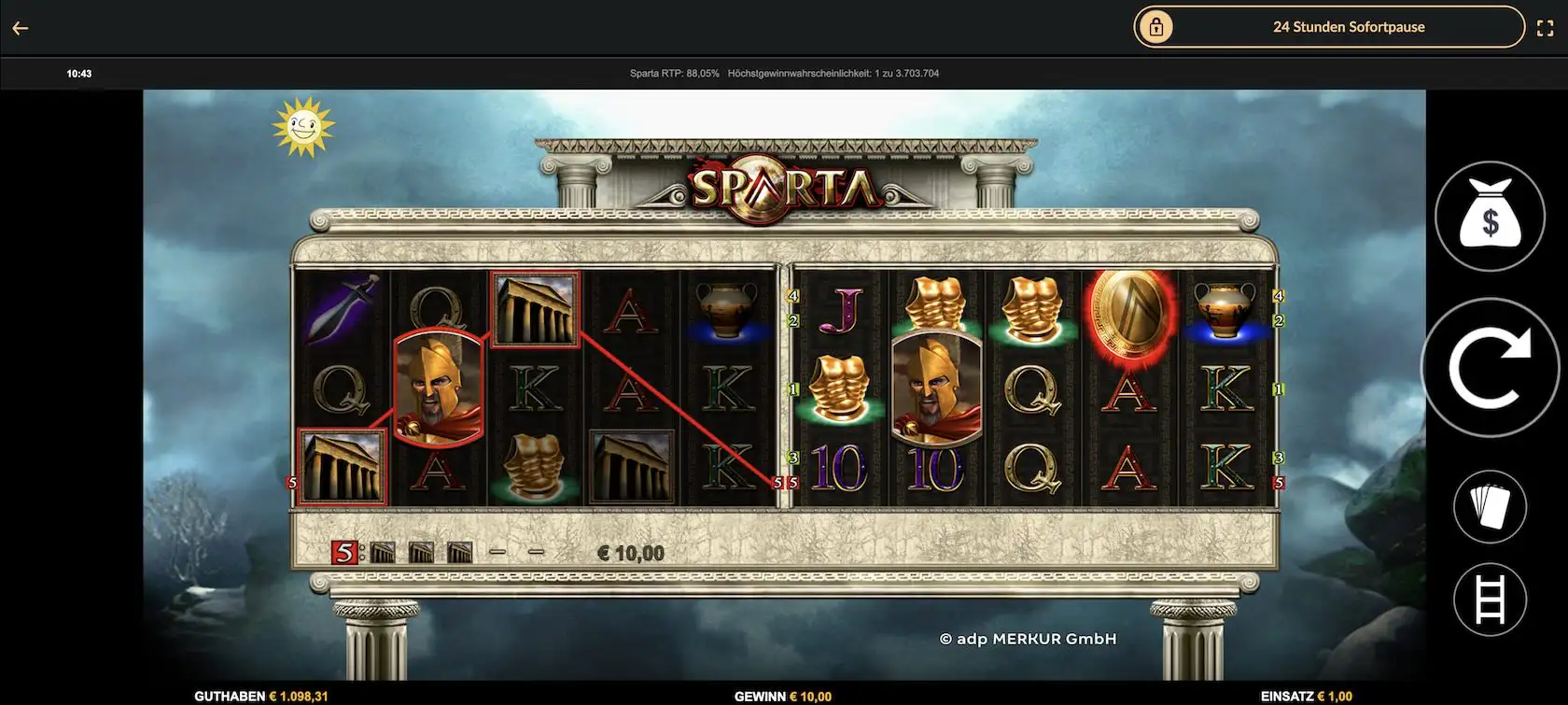1568x705 pixels.
Task: Click the Einsatz € 1,00 stake field
Action: pyautogui.click(x=1307, y=696)
